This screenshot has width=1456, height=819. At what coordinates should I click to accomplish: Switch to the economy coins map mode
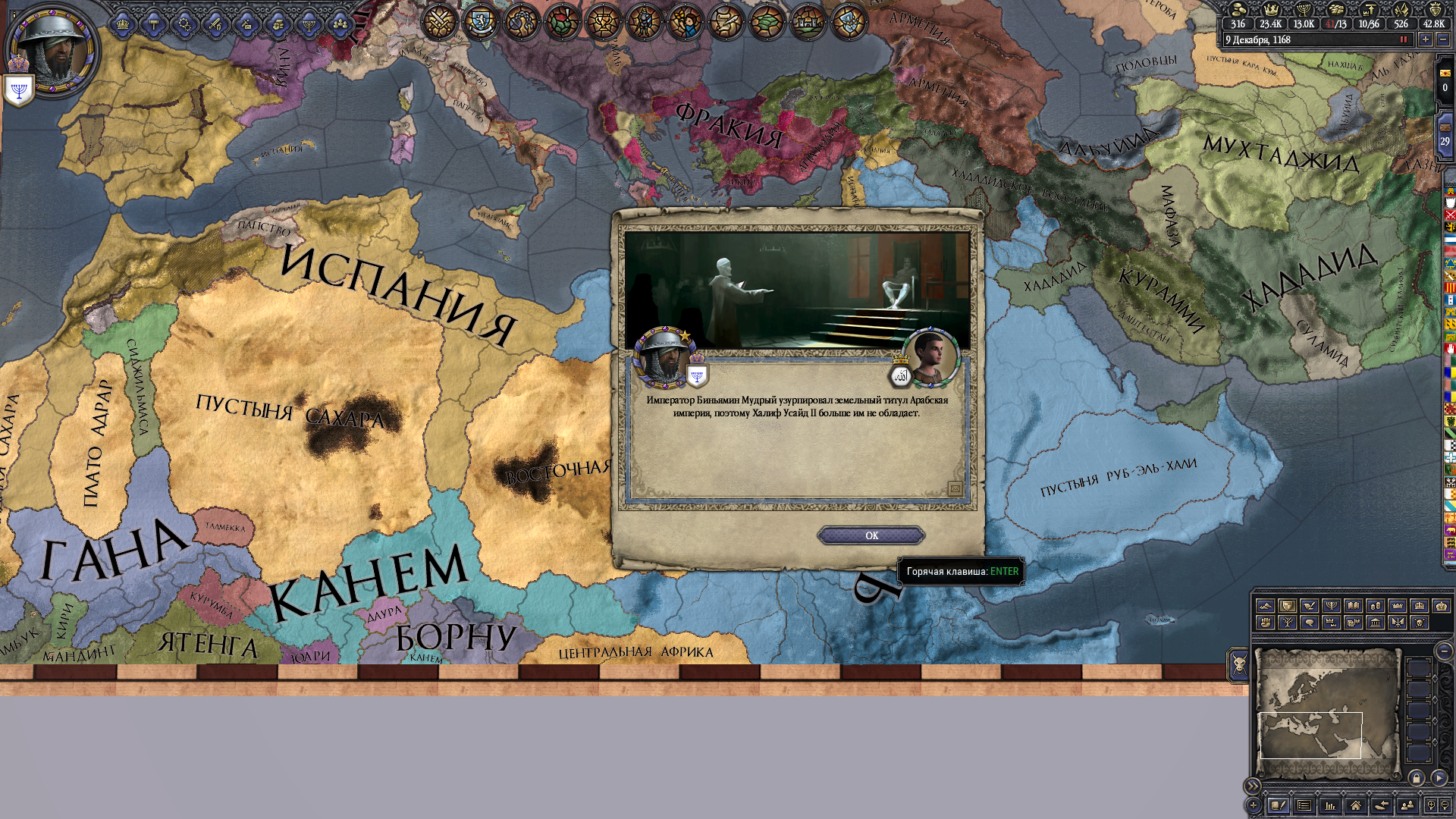click(1375, 606)
